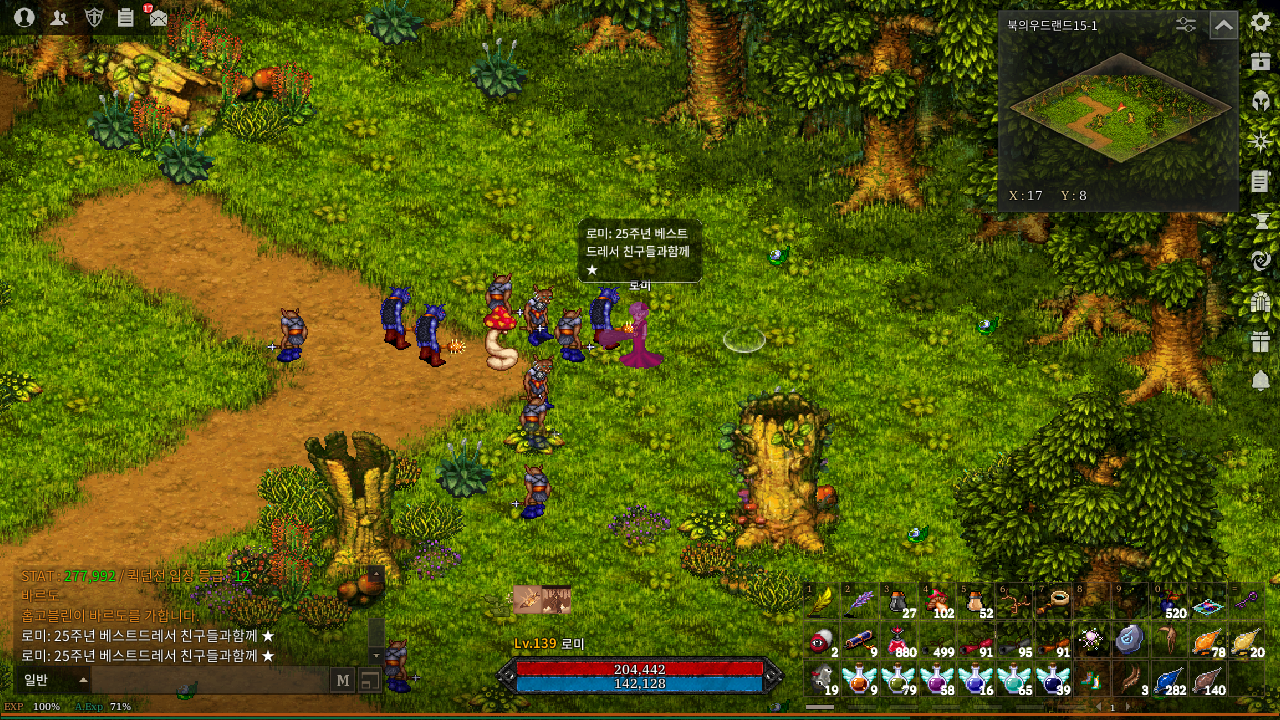Viewport: 1280px width, 720px height.
Task: Open the character profile icon
Action: (24, 17)
